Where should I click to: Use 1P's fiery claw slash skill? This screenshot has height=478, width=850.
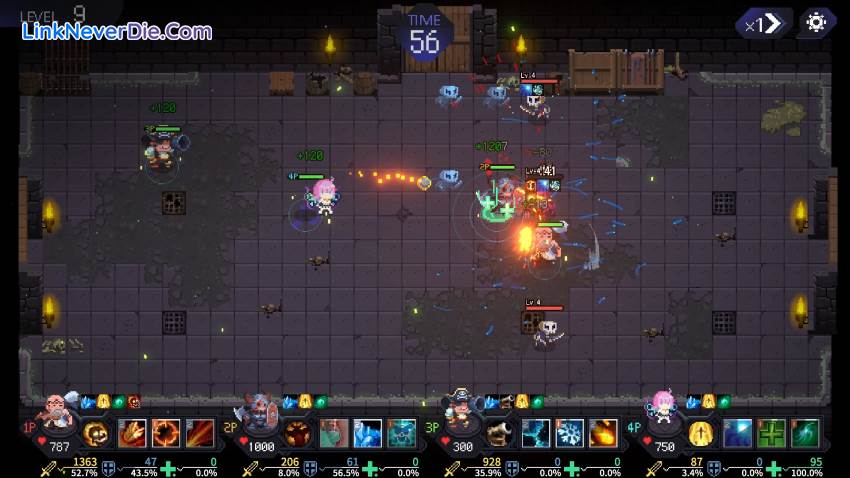[132, 433]
